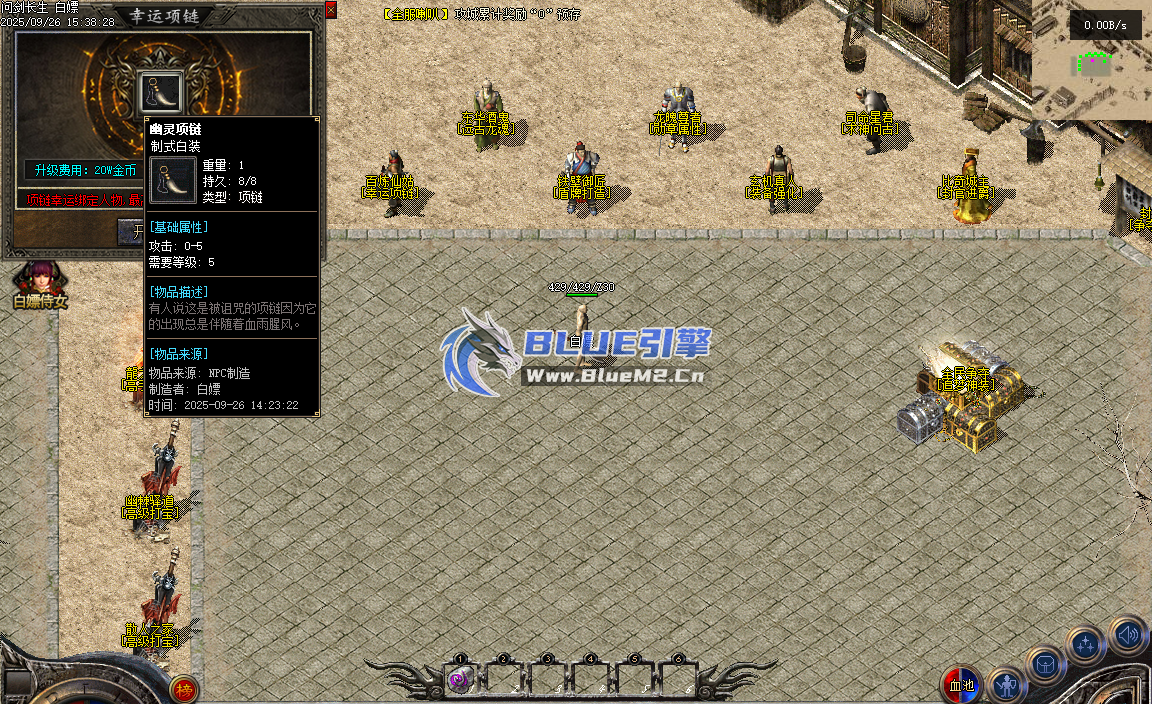The height and width of the screenshot is (704, 1152).
Task: Open the skills sparkle icon
Action: (1086, 645)
